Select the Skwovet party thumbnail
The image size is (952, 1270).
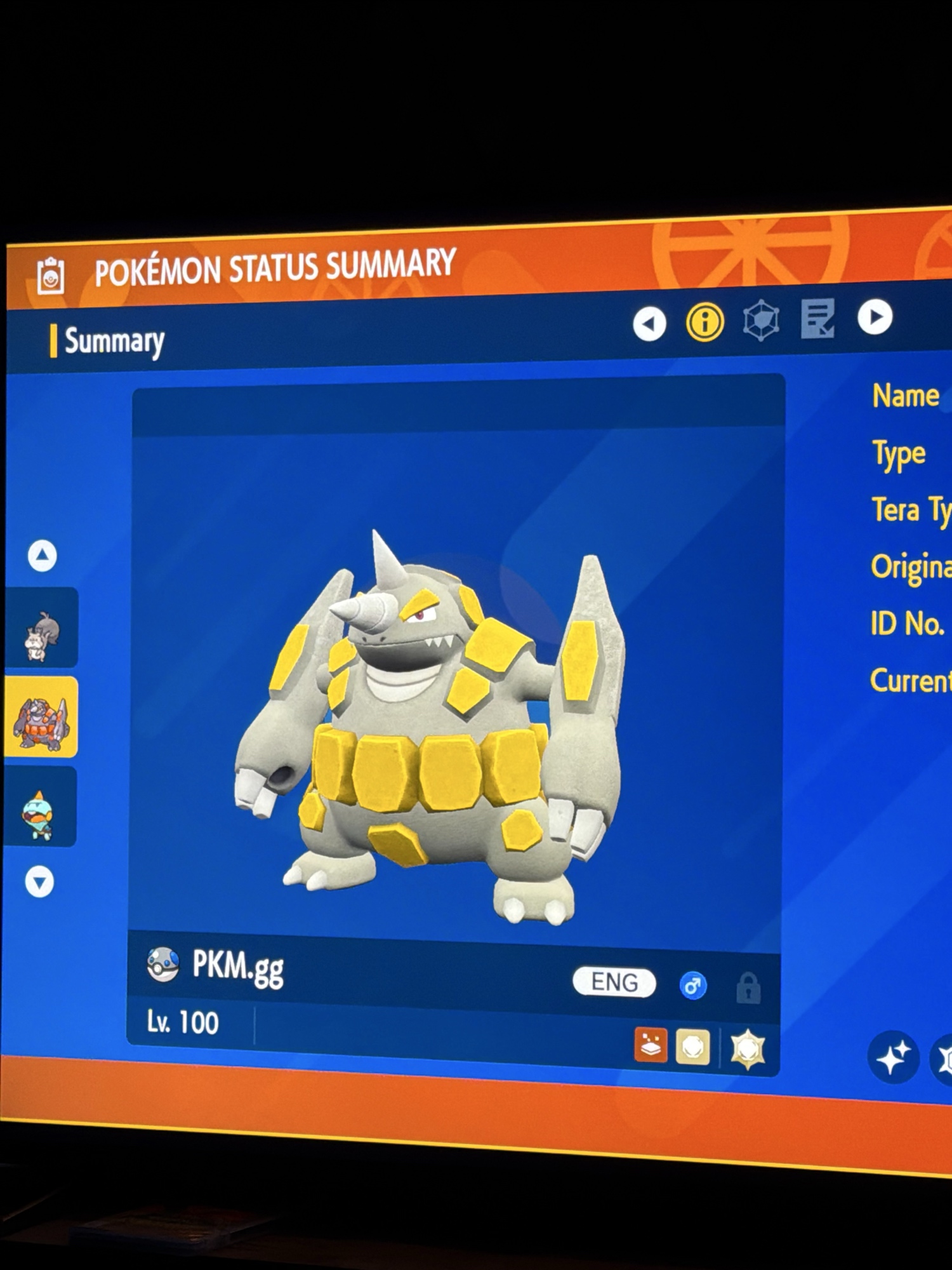[x=42, y=629]
